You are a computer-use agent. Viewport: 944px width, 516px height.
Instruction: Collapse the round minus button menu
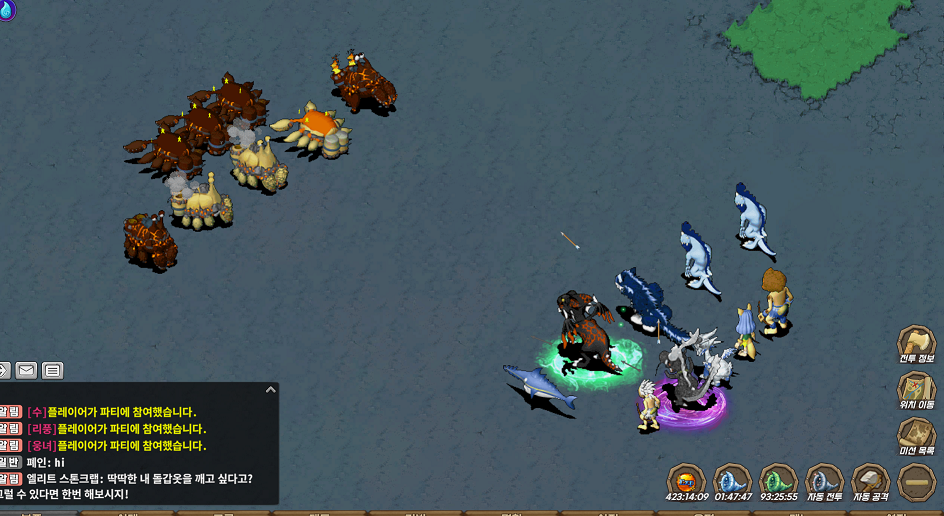[917, 481]
